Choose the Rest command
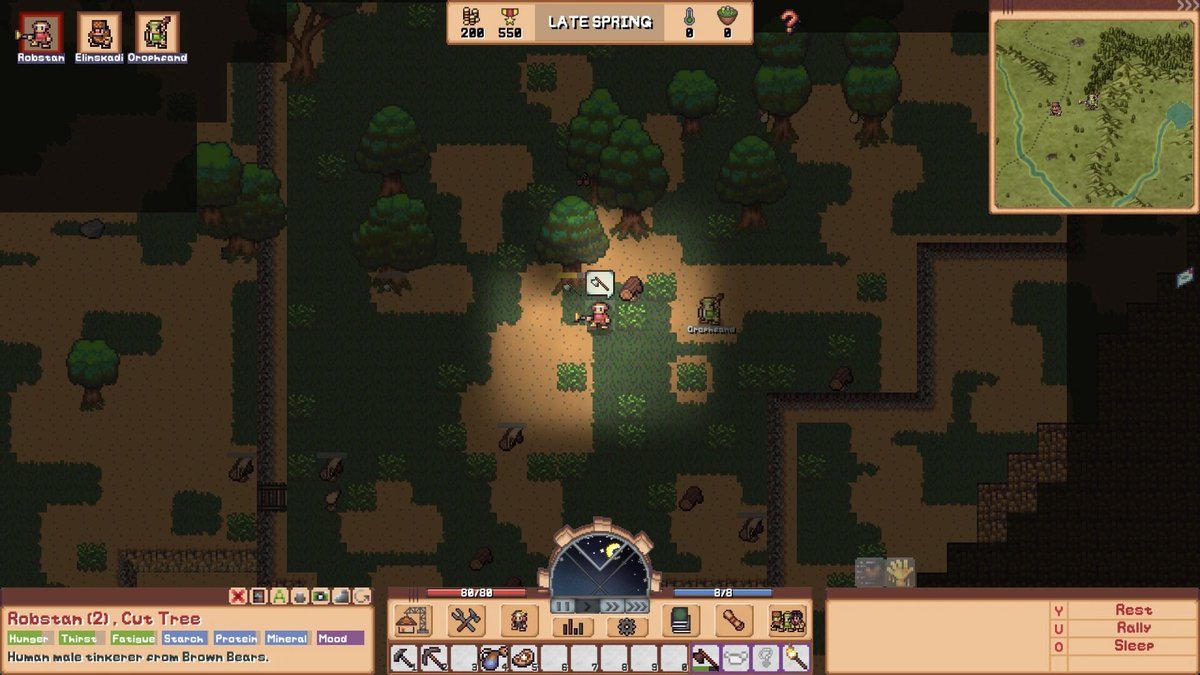This screenshot has height=675, width=1200. pyautogui.click(x=1133, y=610)
